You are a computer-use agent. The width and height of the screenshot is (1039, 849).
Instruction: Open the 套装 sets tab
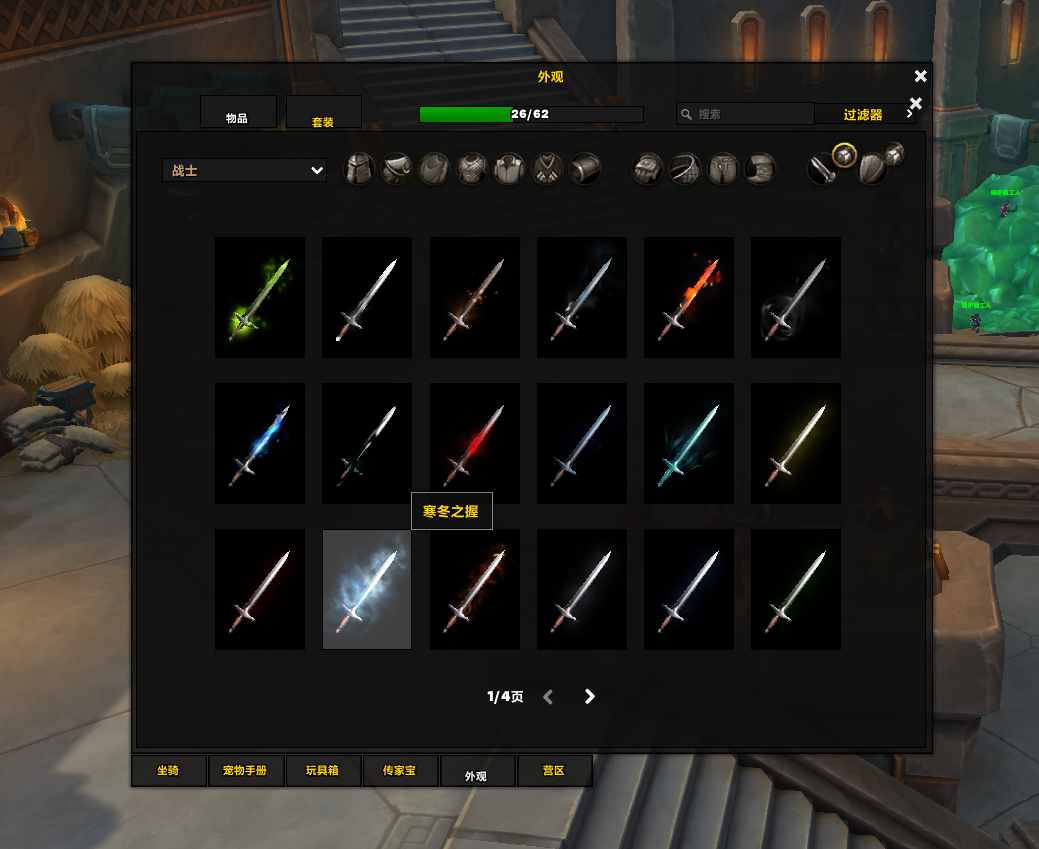tap(323, 113)
